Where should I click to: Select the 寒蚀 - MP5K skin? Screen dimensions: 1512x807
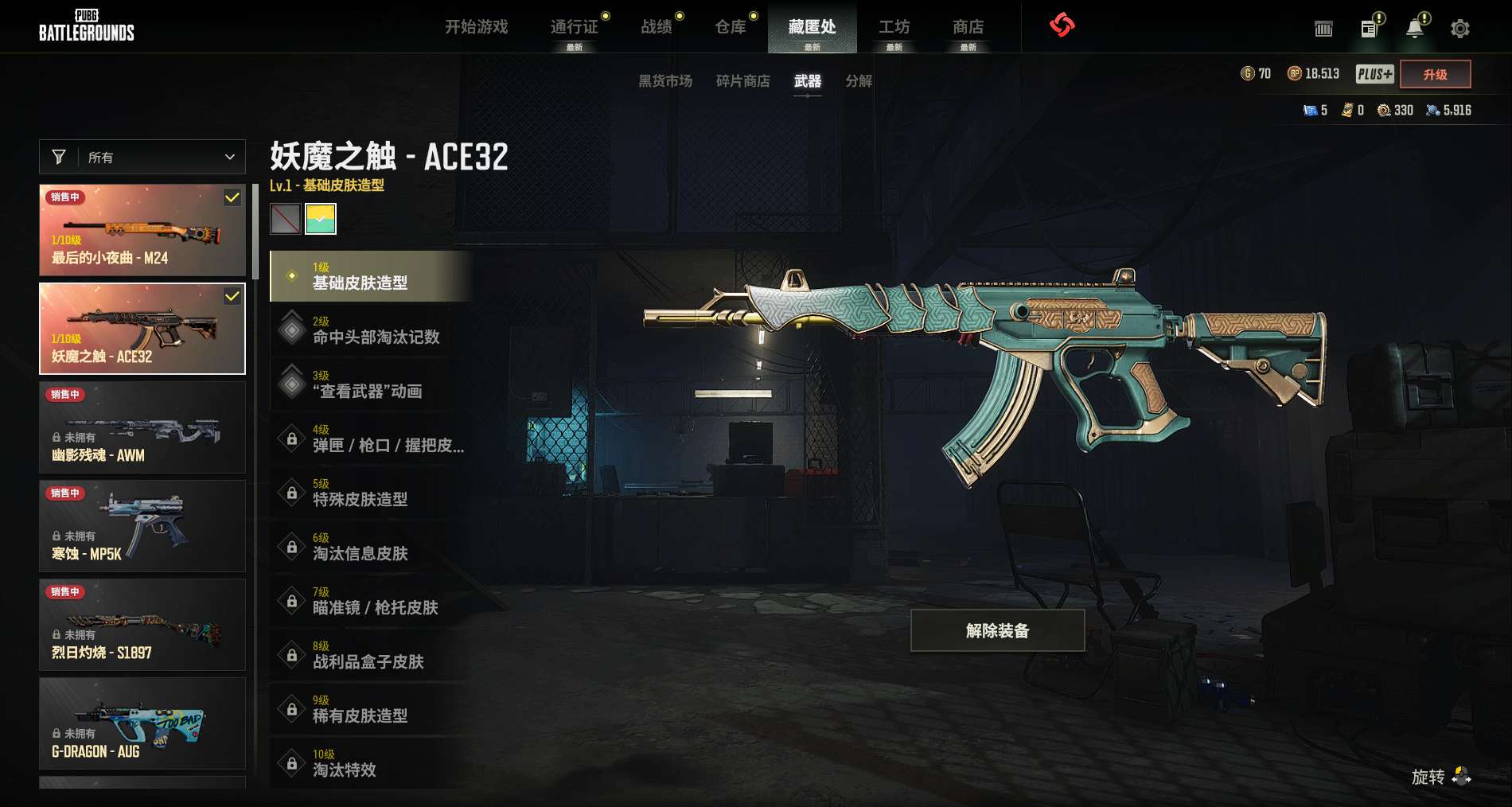[142, 526]
